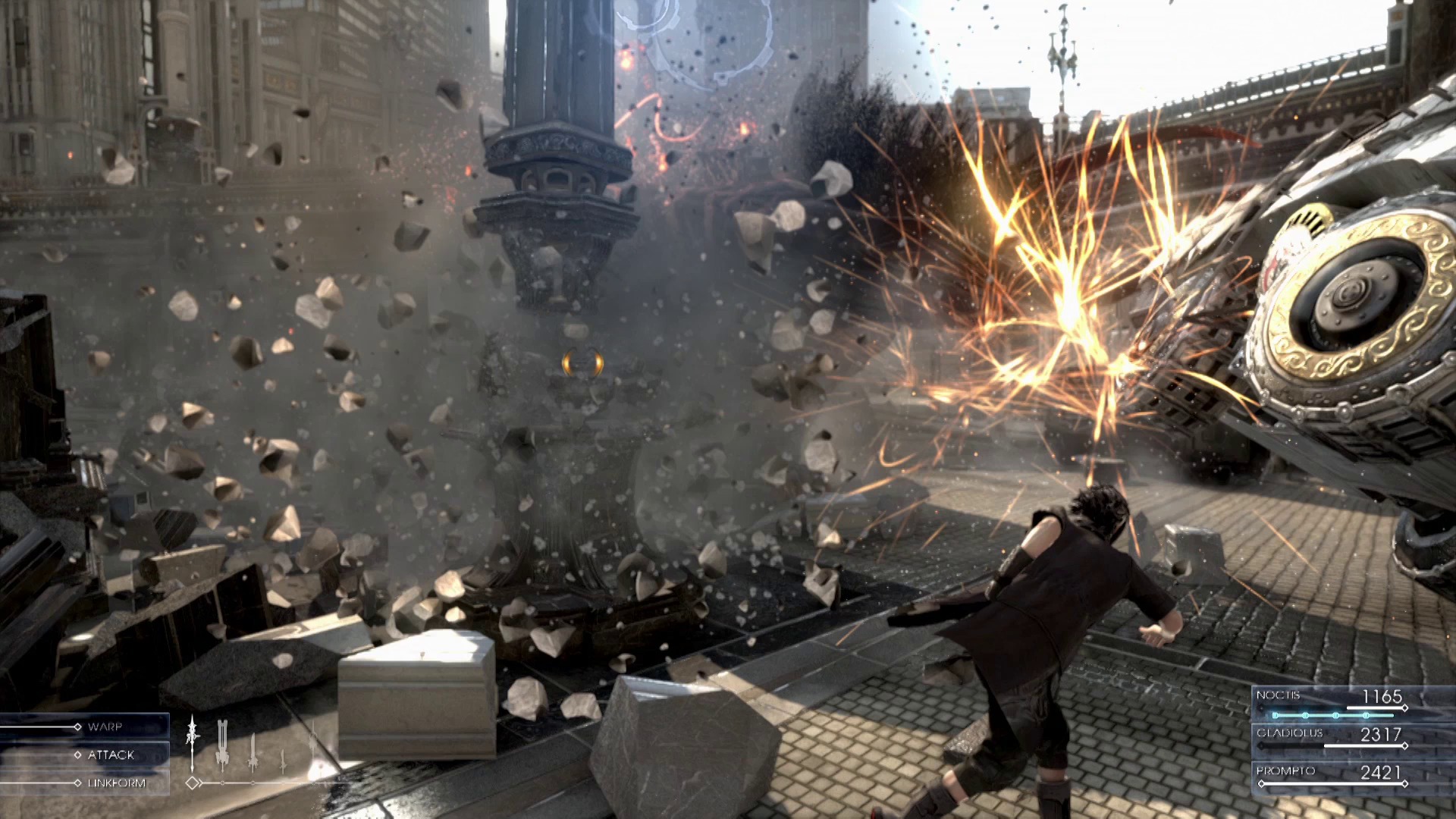Screen dimensions: 1456x819
Task: Choose the ATTACK command
Action: (111, 755)
